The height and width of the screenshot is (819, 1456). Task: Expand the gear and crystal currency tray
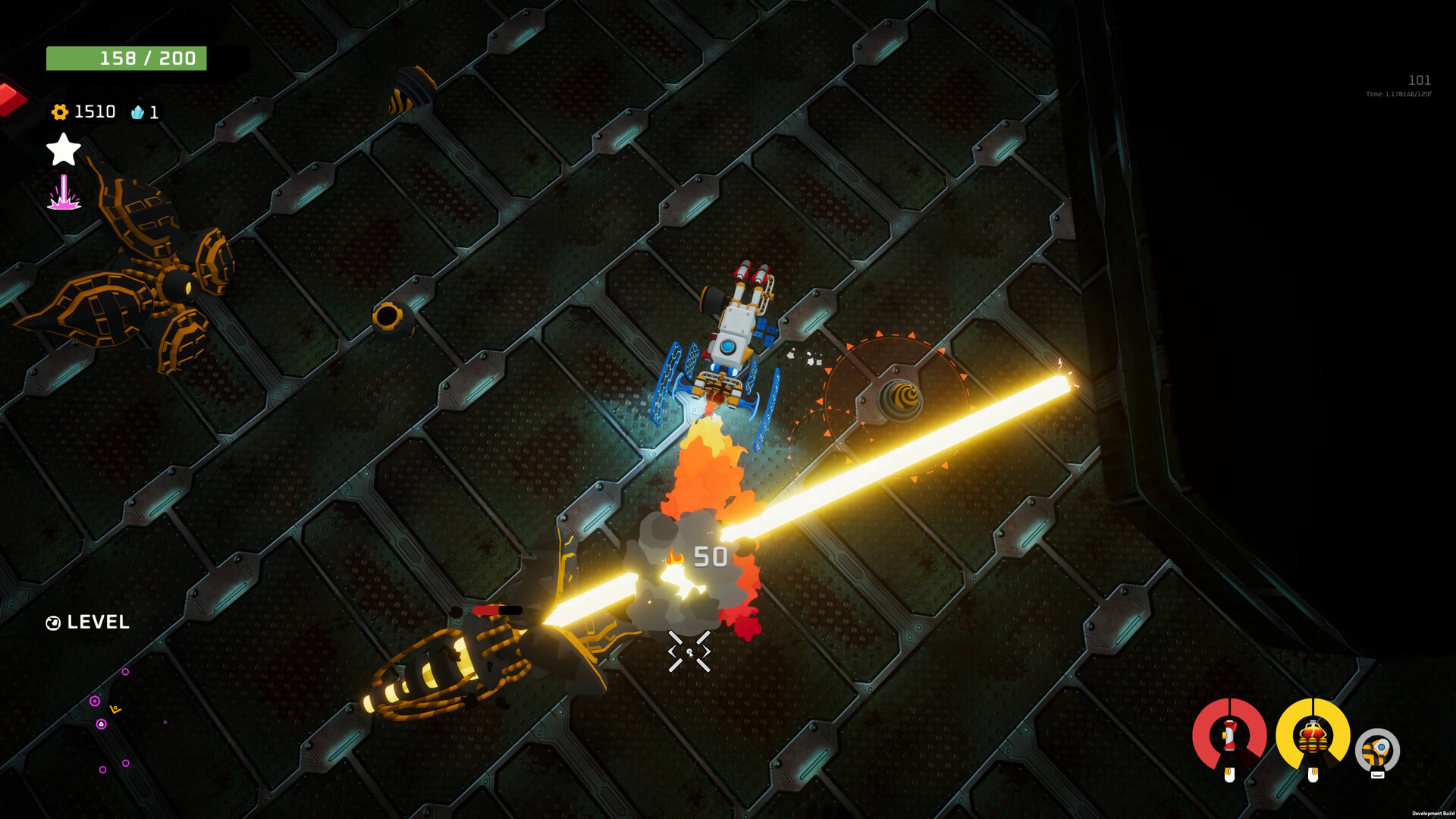coord(99,112)
